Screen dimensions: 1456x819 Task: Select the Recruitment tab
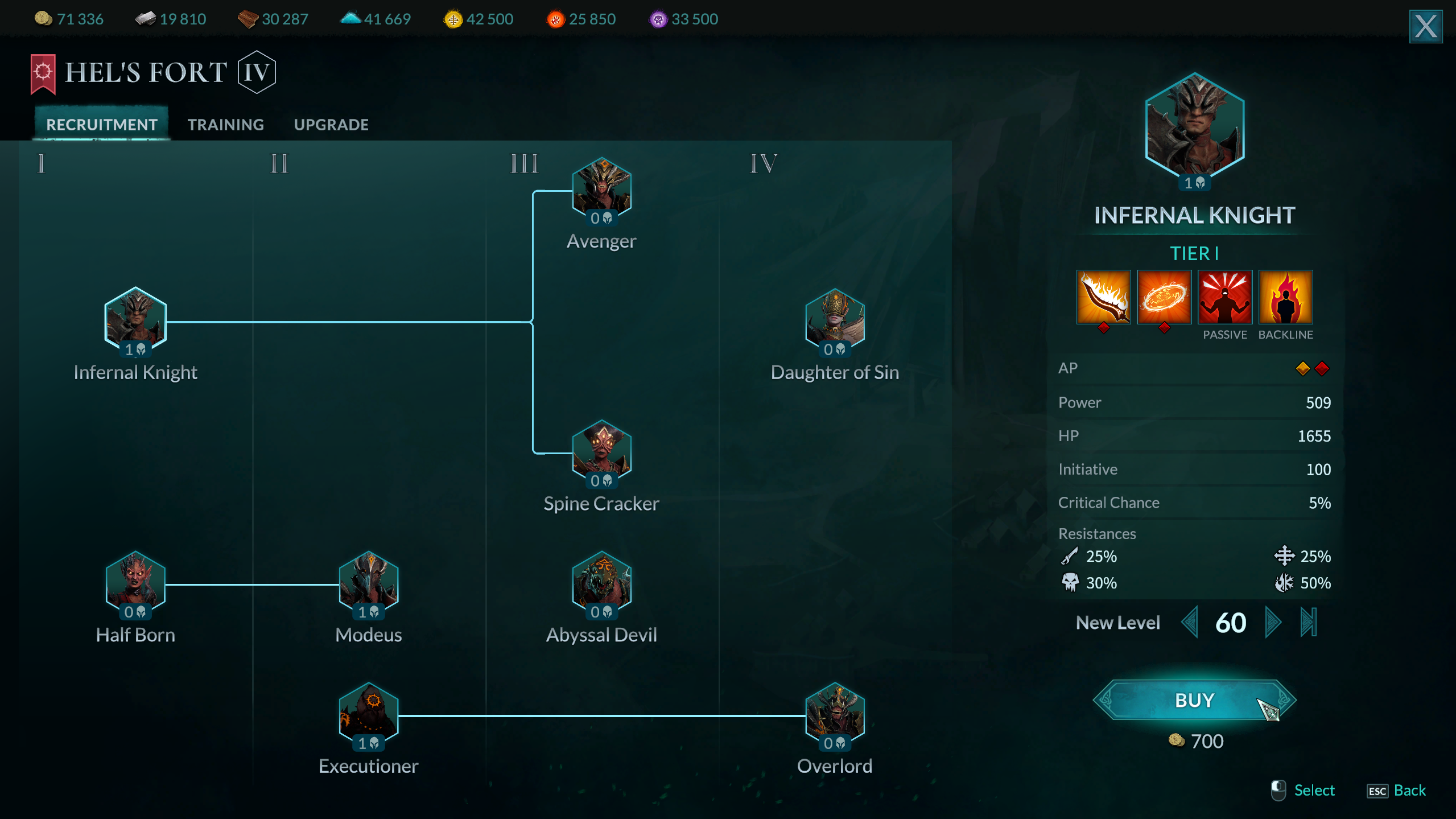(x=102, y=125)
